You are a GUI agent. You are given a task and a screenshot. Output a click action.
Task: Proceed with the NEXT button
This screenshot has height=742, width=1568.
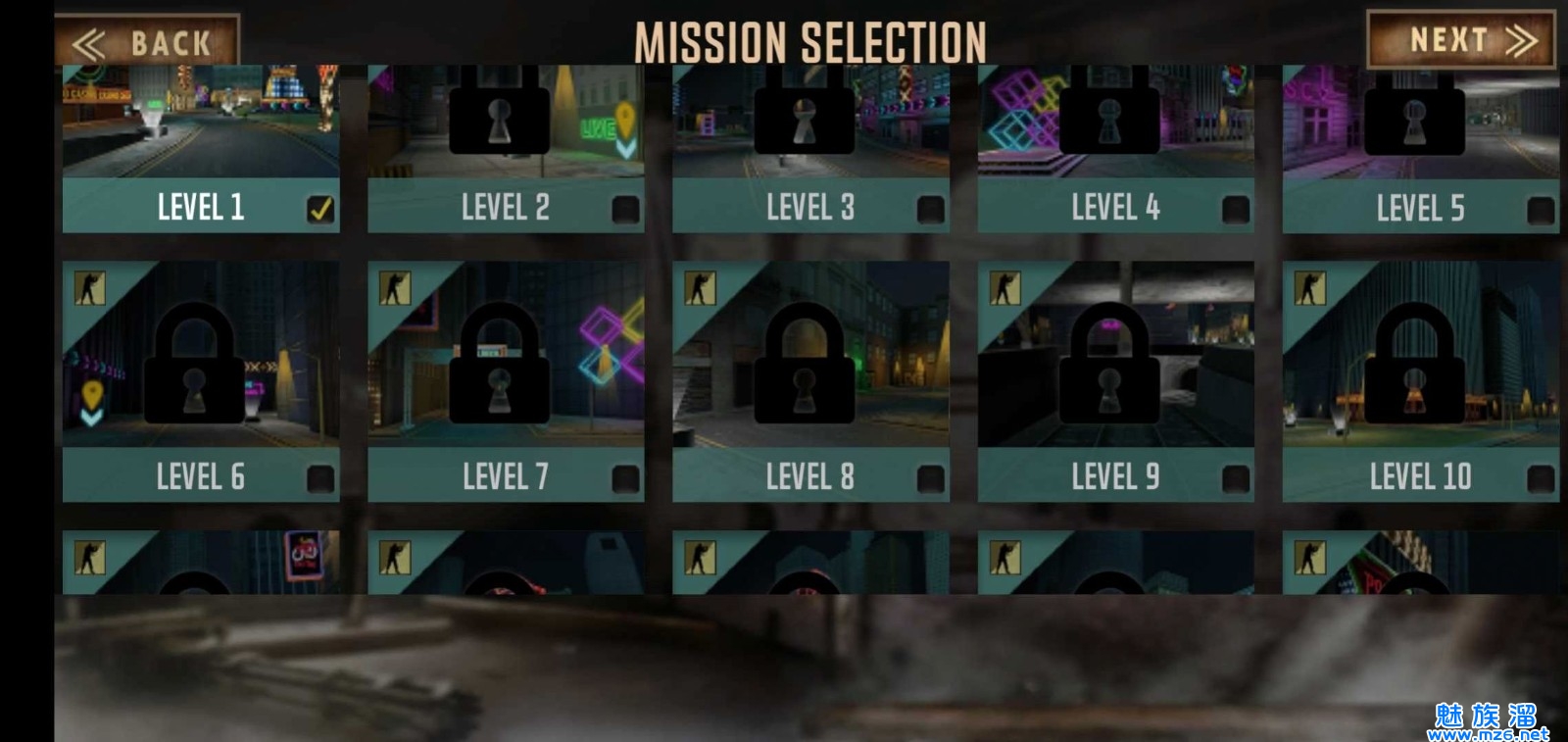[x=1460, y=40]
